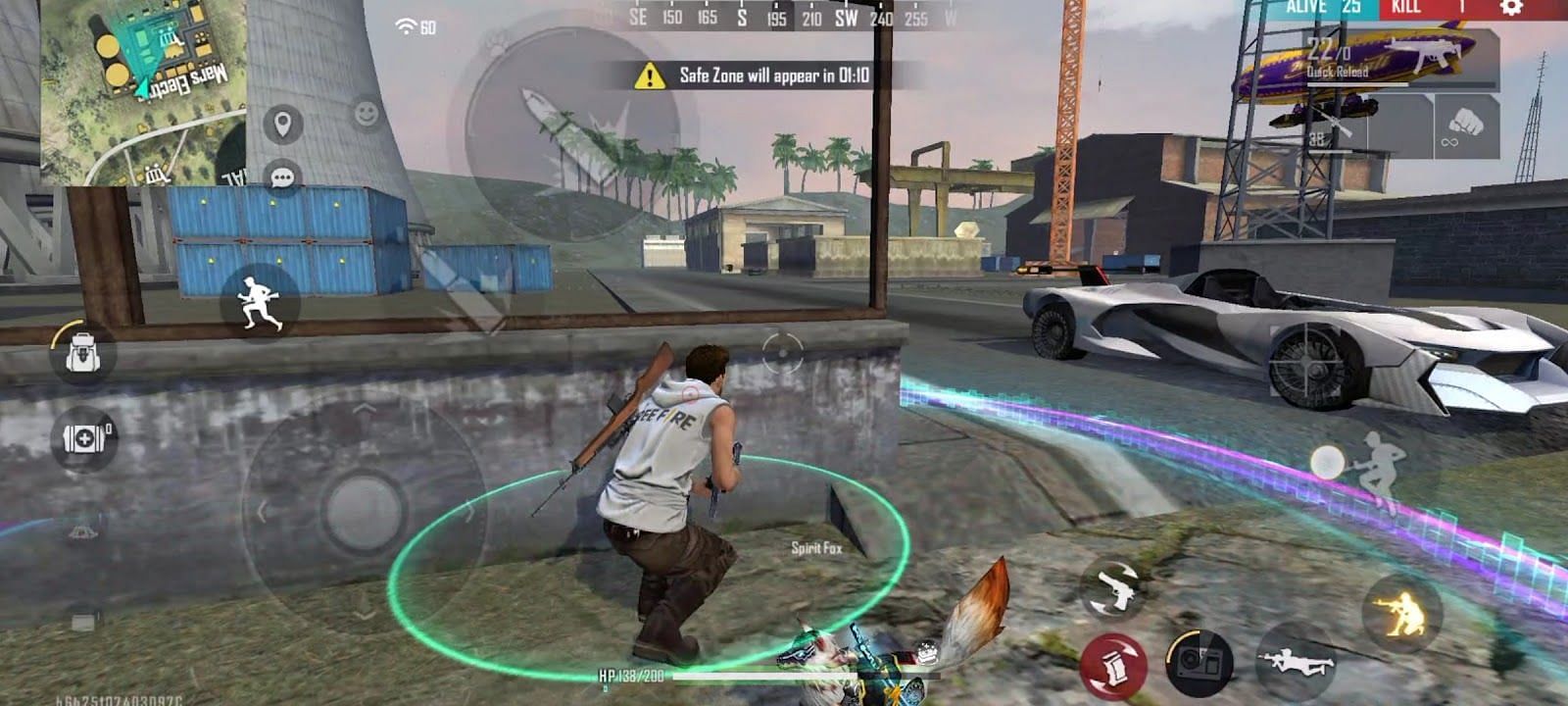Image resolution: width=1568 pixels, height=706 pixels.
Task: Activate the red skill button
Action: point(1112,666)
